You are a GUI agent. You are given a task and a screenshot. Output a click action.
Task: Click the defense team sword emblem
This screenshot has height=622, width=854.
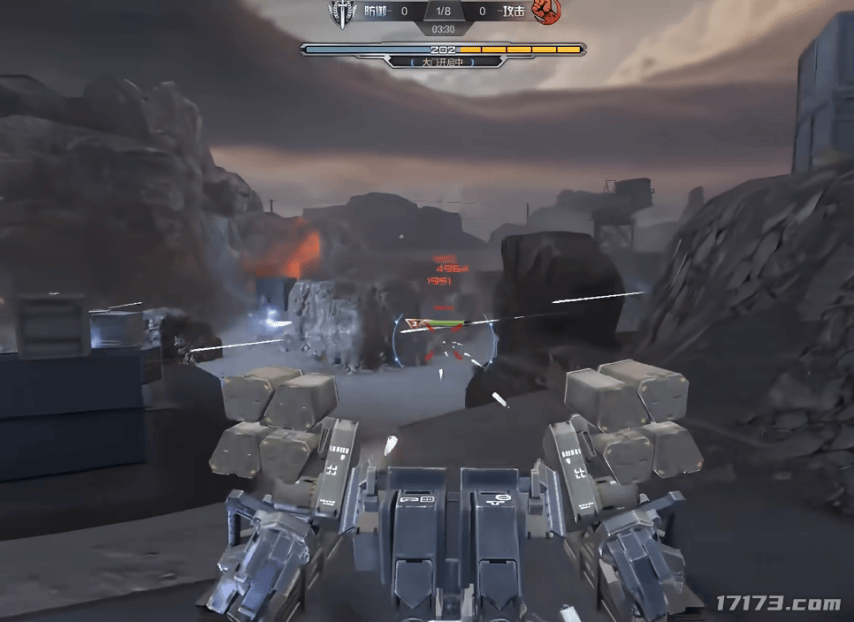pos(342,12)
